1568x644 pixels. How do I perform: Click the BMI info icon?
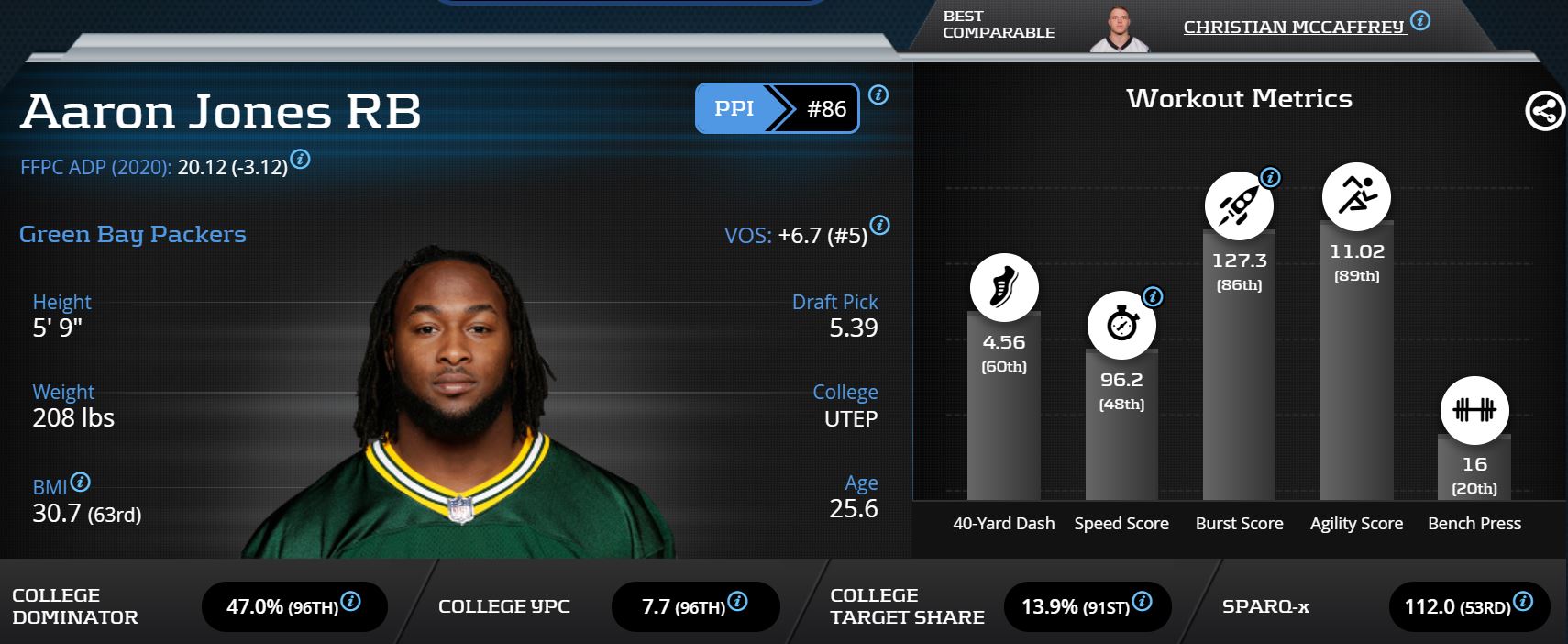click(x=81, y=482)
